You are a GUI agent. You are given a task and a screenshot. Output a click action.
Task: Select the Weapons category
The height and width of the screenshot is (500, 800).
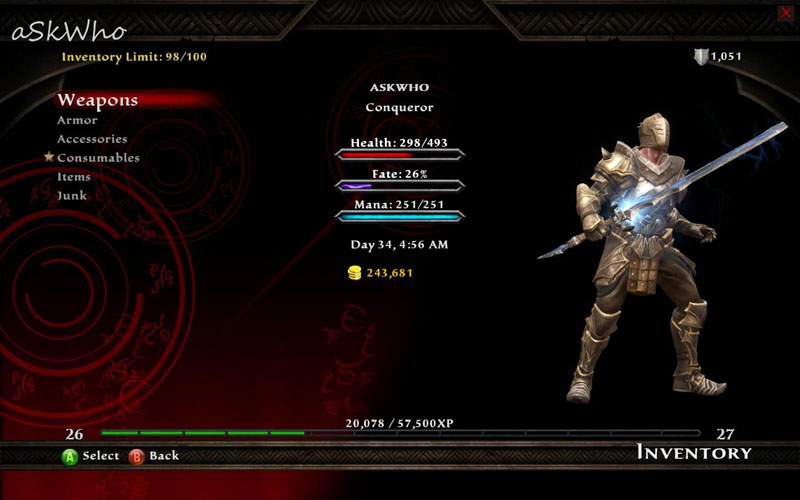pos(97,100)
